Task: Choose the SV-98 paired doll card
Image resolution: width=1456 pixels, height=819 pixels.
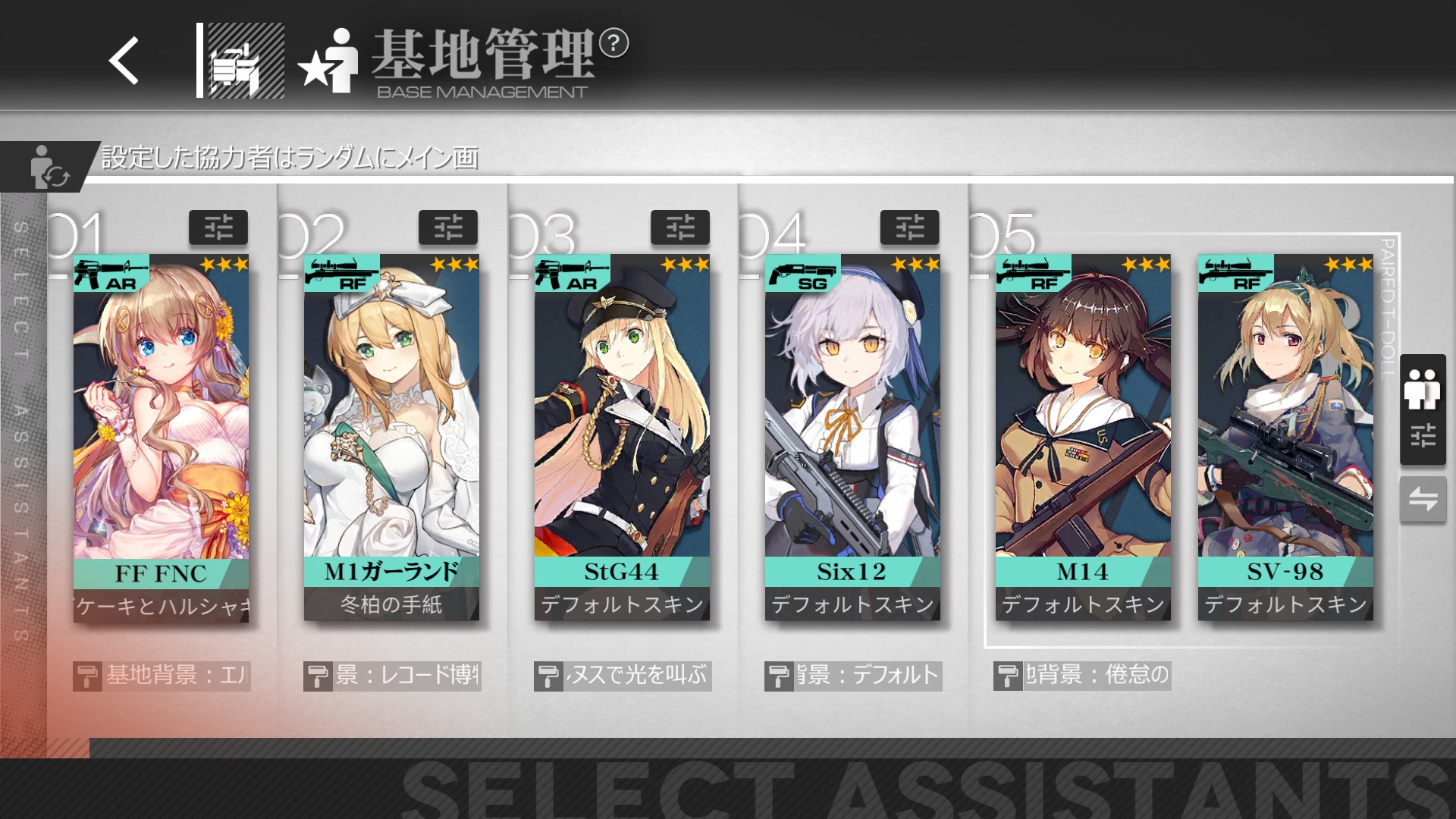Action: (x=1285, y=437)
